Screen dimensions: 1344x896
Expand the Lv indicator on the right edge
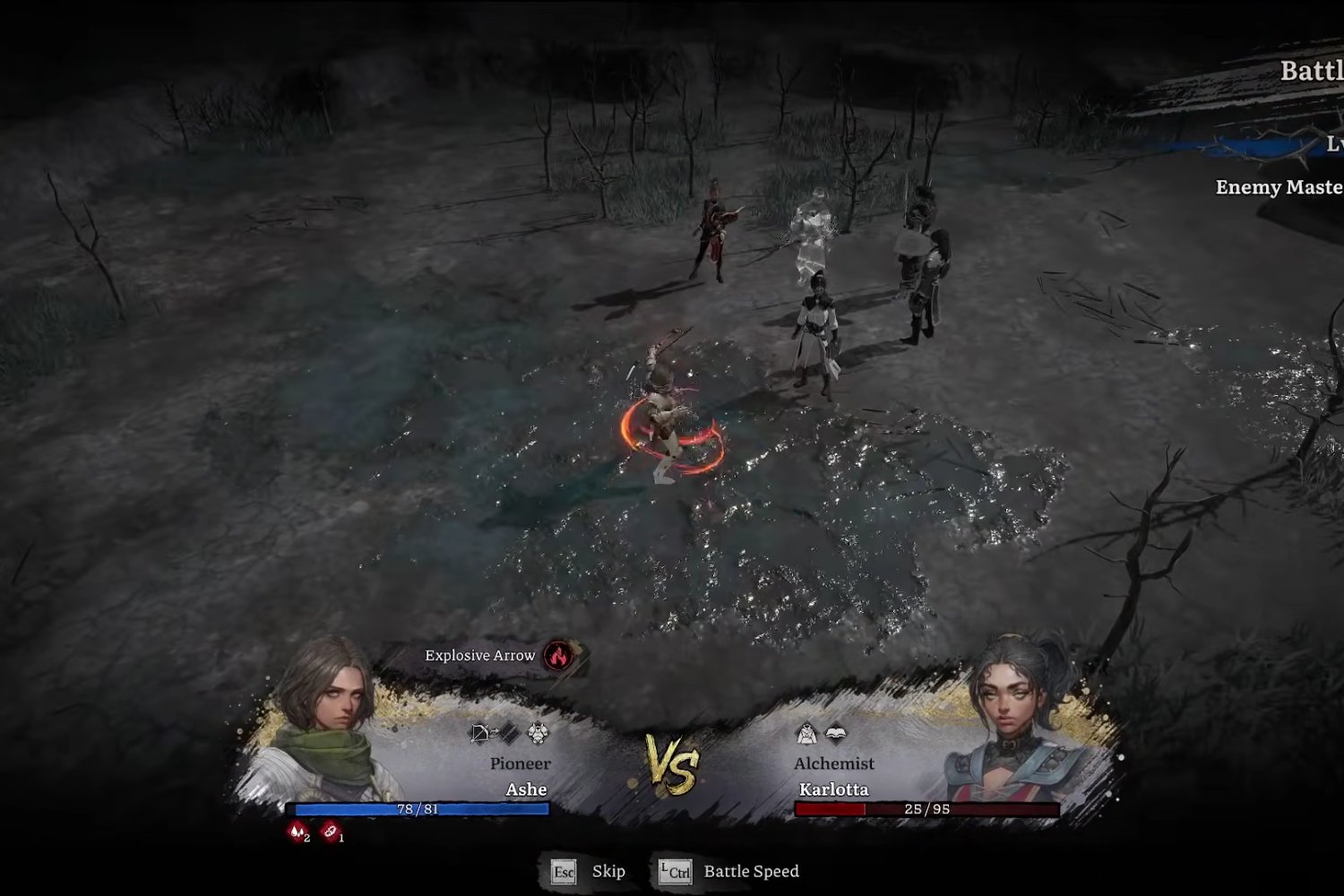click(1333, 143)
